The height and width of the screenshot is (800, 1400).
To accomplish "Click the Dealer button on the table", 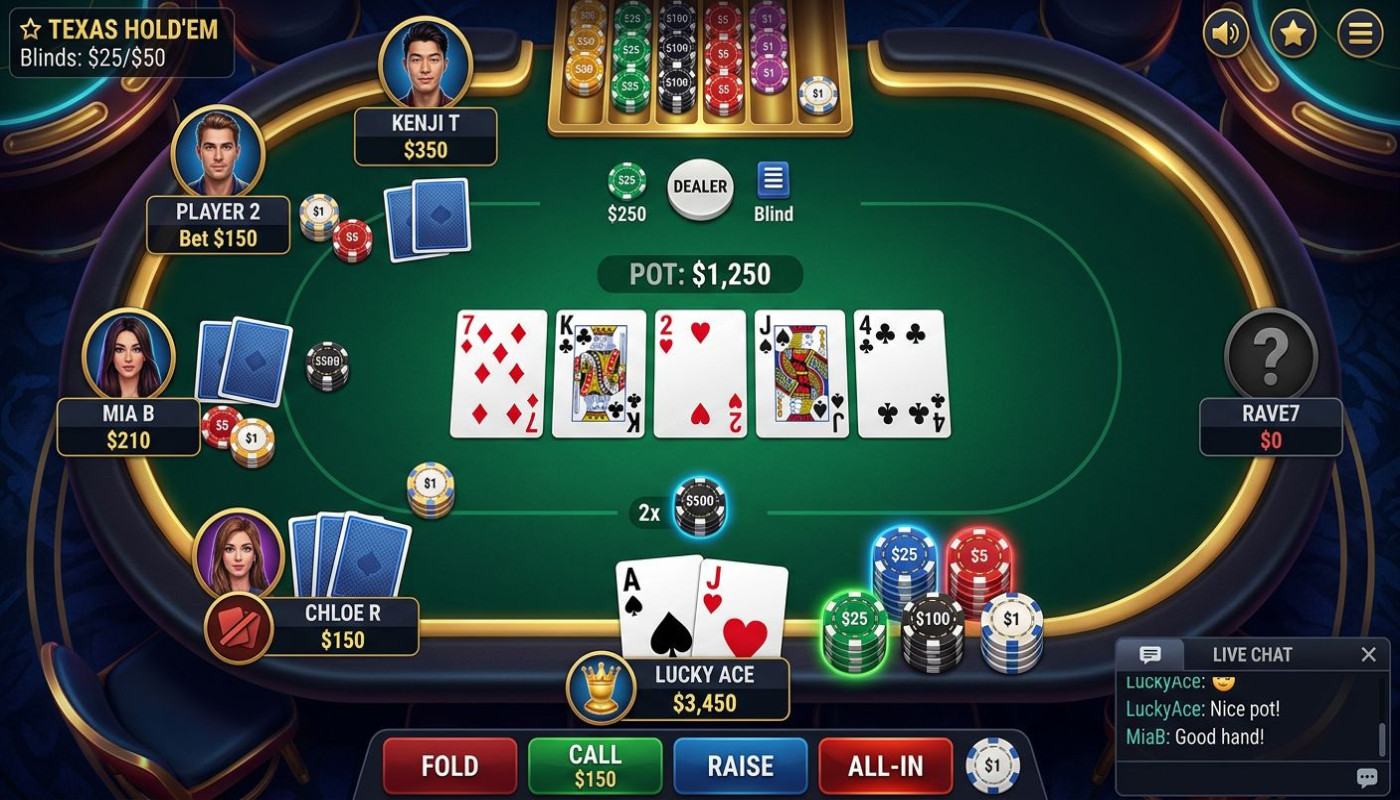I will (700, 188).
